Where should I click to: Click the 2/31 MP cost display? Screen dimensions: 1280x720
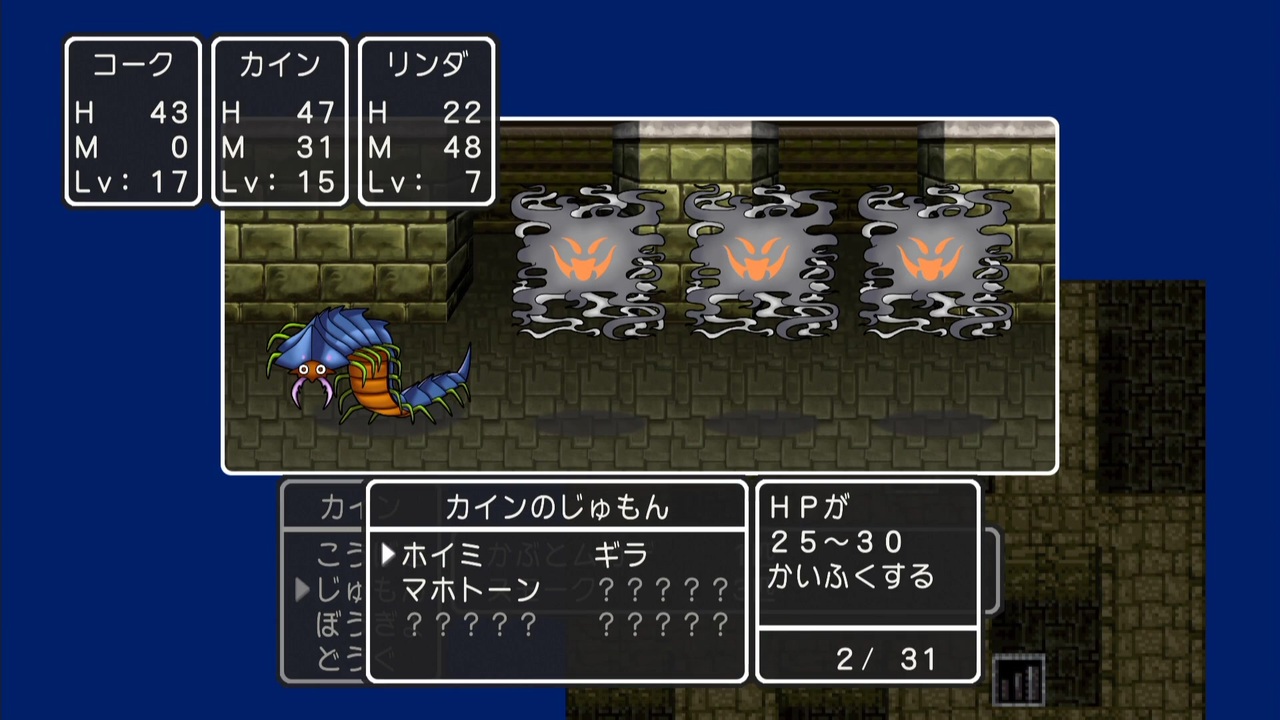pyautogui.click(x=866, y=658)
